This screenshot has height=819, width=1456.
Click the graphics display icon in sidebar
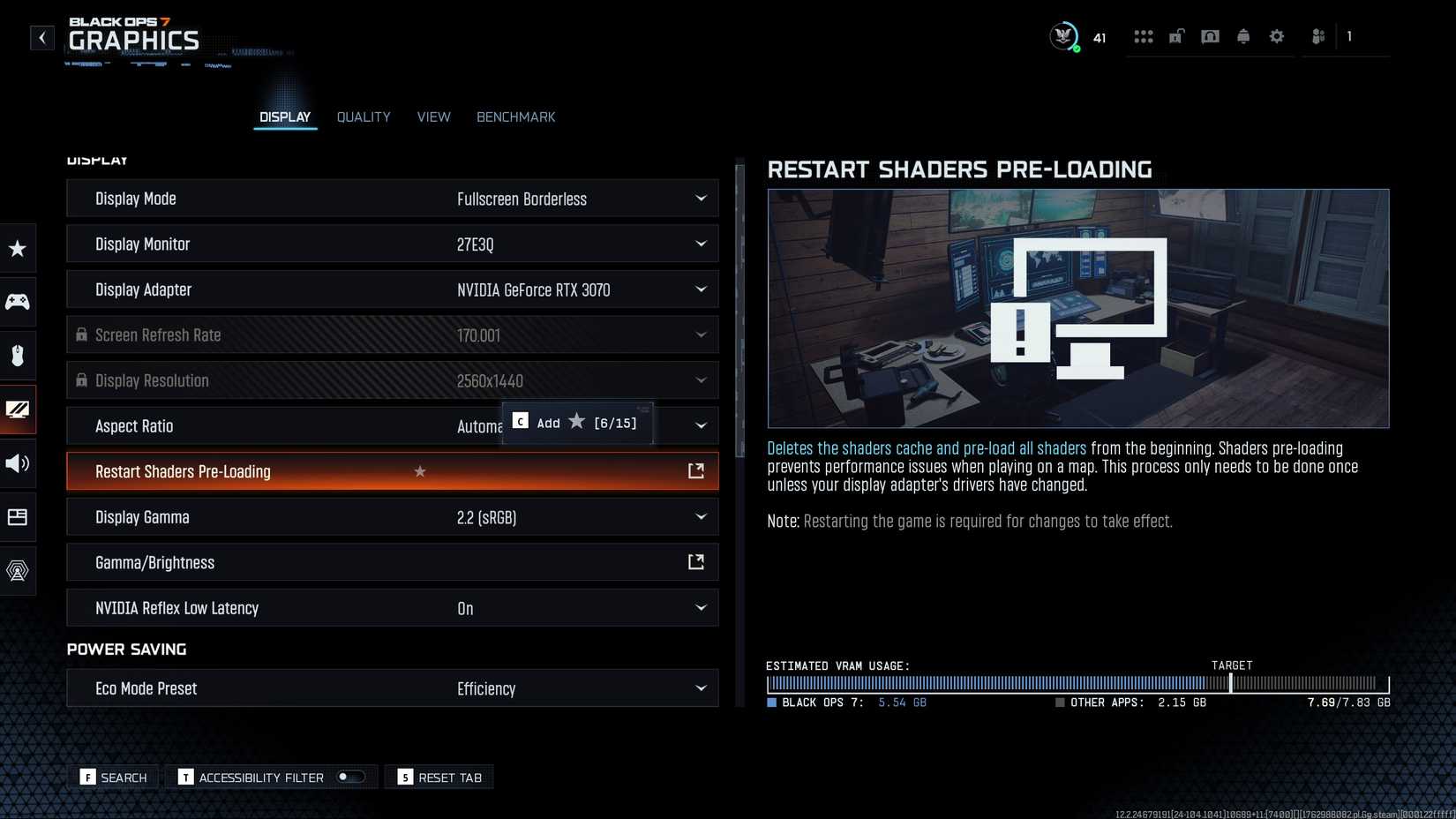coord(18,409)
